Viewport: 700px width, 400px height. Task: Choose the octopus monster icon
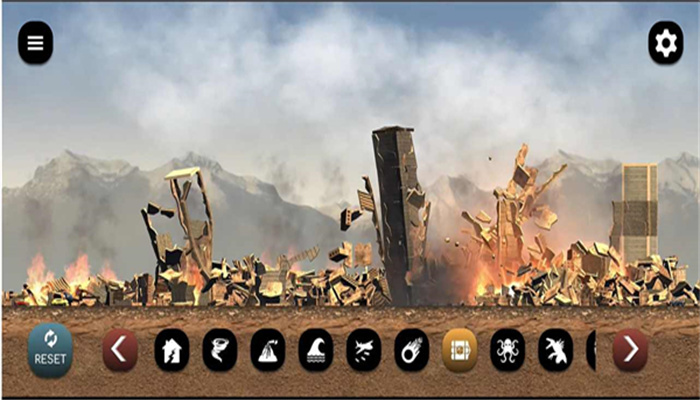pyautogui.click(x=508, y=350)
